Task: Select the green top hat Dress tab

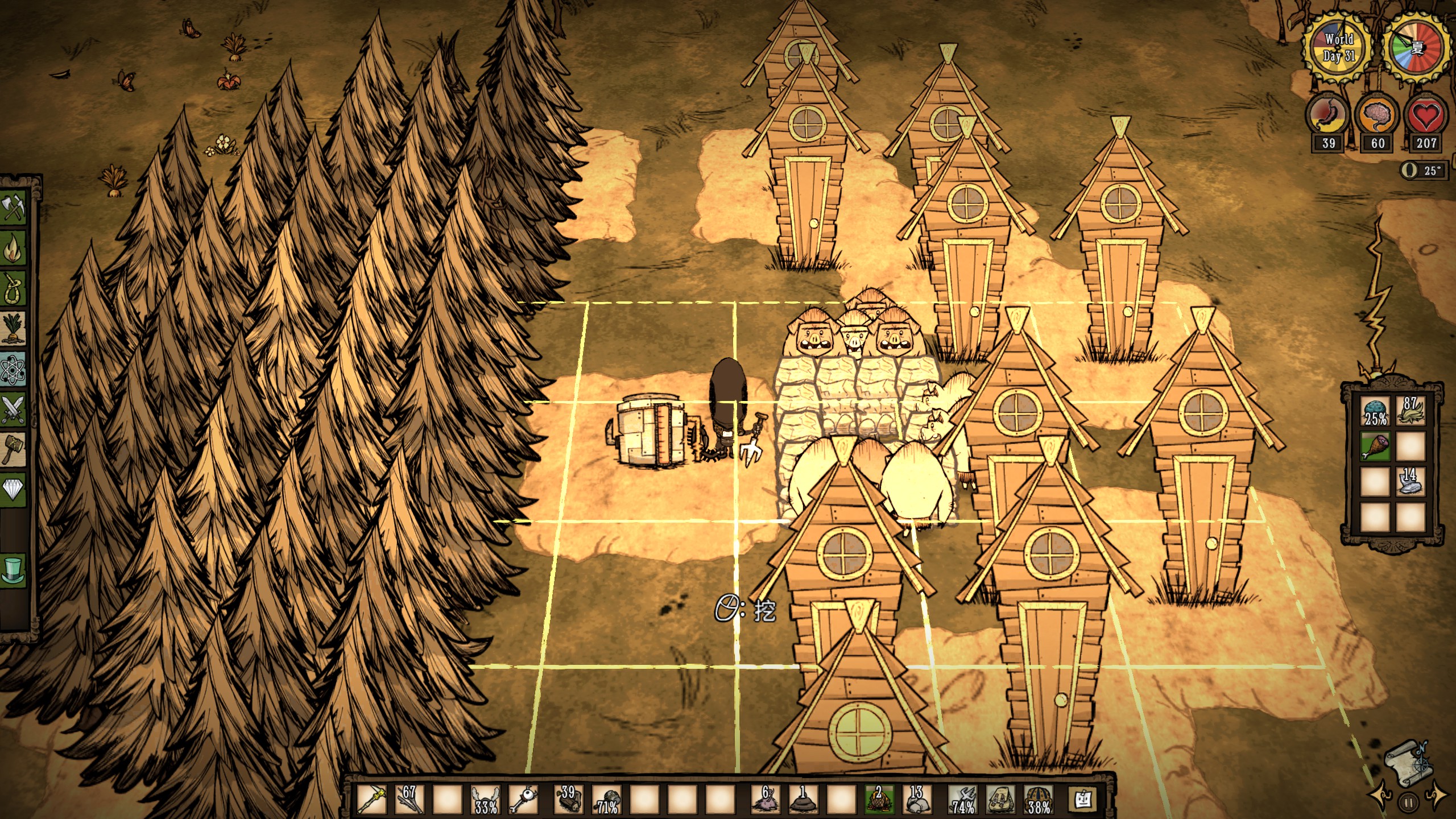Action: [x=14, y=569]
